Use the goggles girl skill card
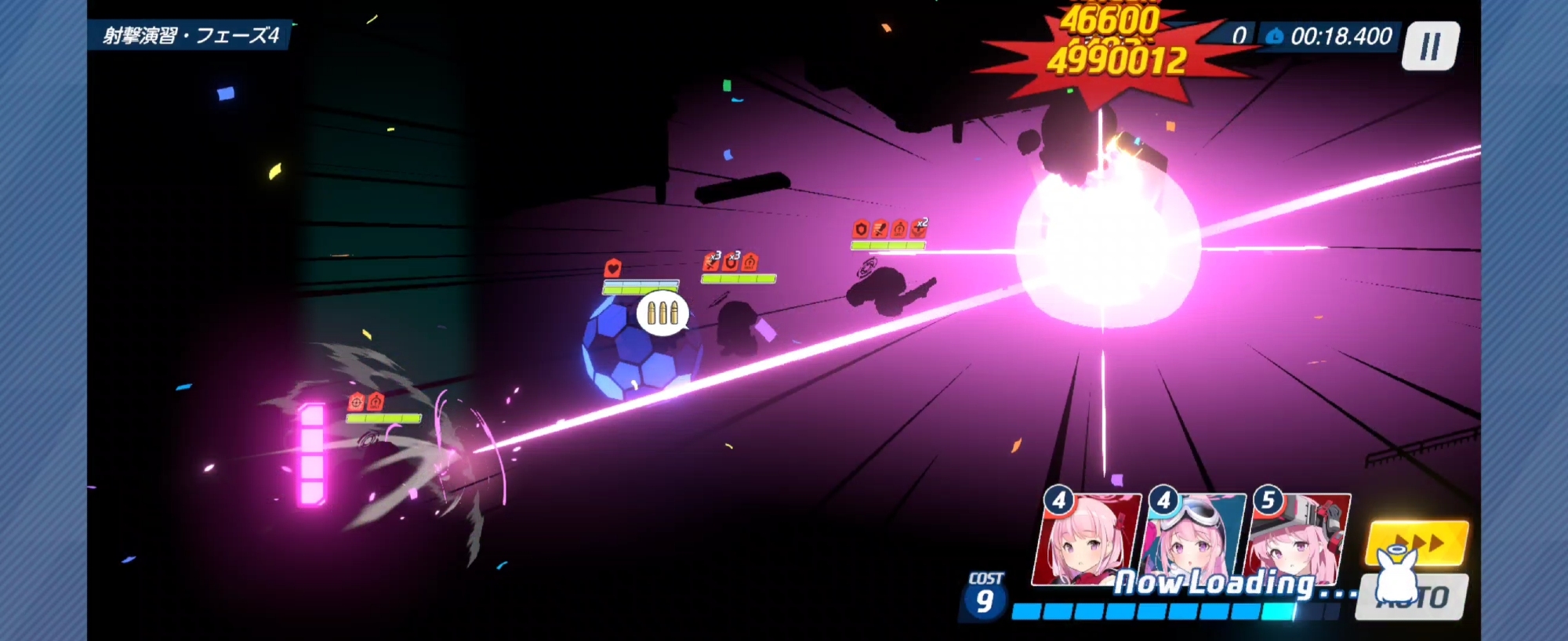Screen dimensions: 1568x641 click(x=1194, y=539)
